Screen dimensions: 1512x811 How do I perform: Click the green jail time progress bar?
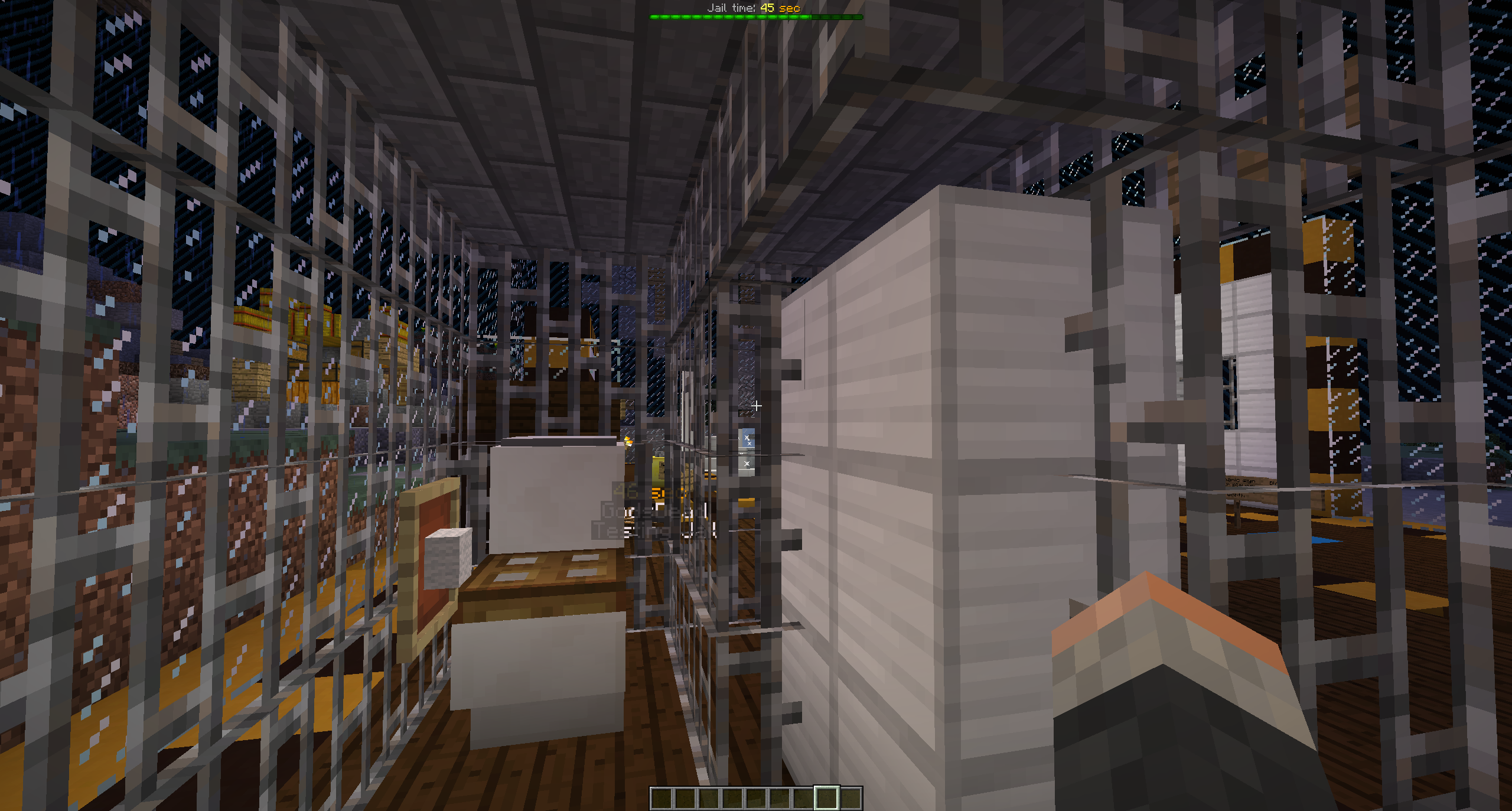coord(756,17)
